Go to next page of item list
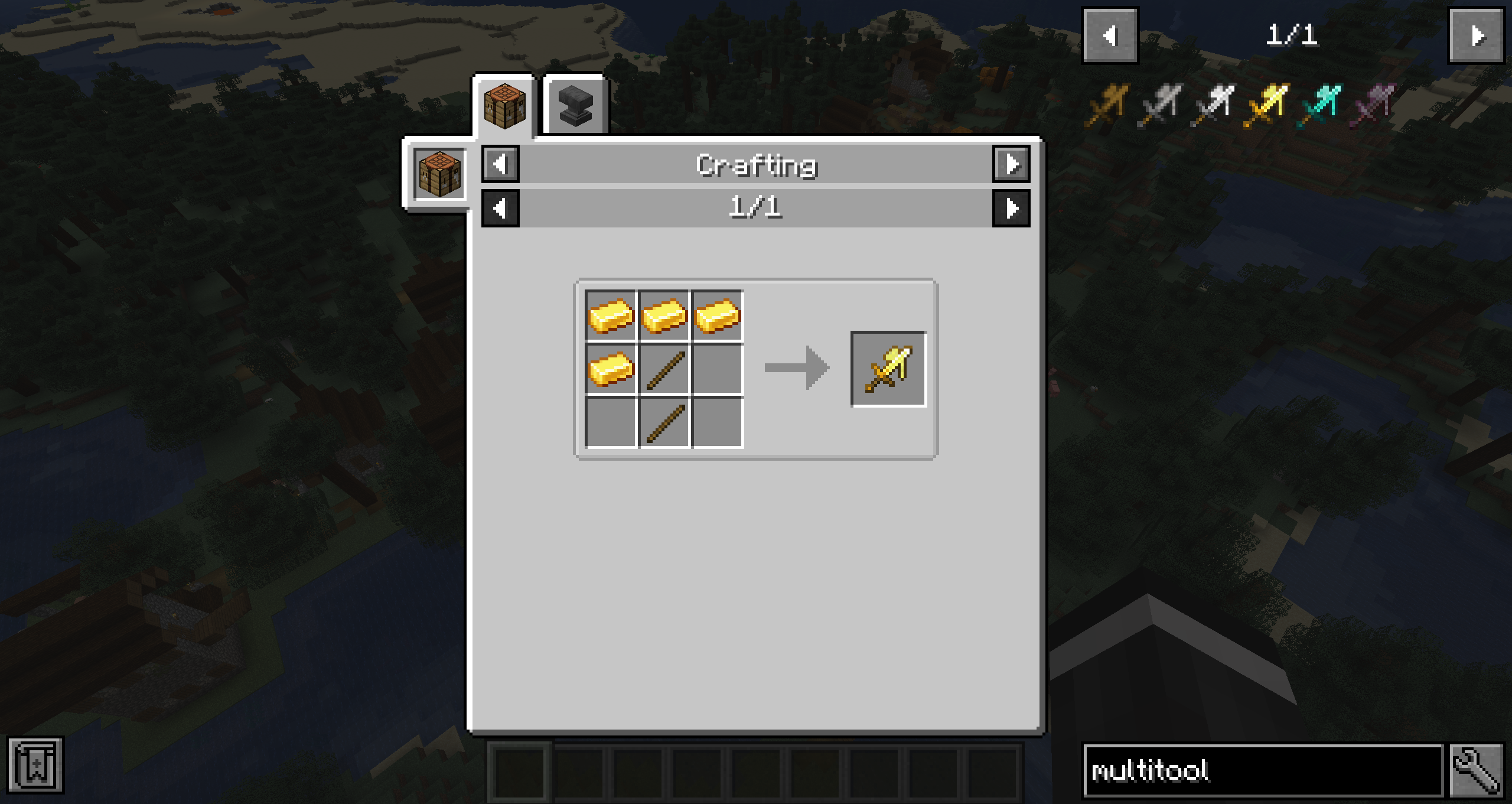The width and height of the screenshot is (1512, 804). (1476, 36)
